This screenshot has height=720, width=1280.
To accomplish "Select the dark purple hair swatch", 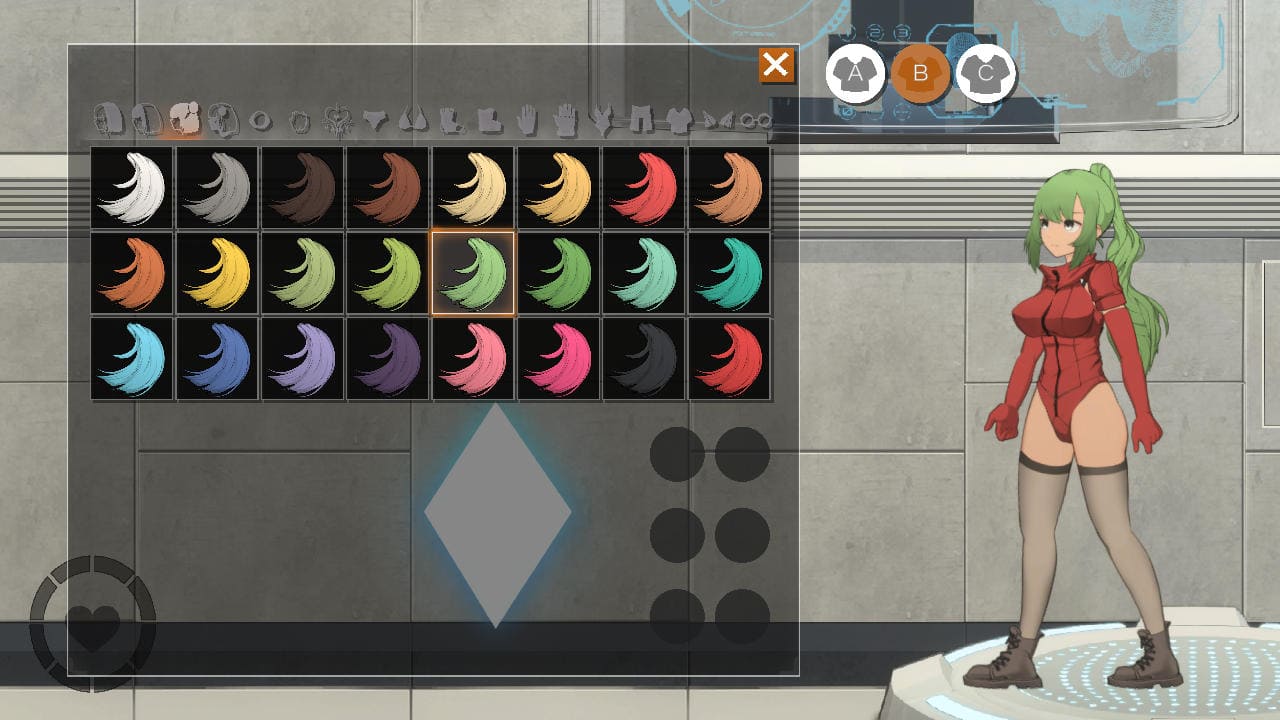I will coord(388,358).
